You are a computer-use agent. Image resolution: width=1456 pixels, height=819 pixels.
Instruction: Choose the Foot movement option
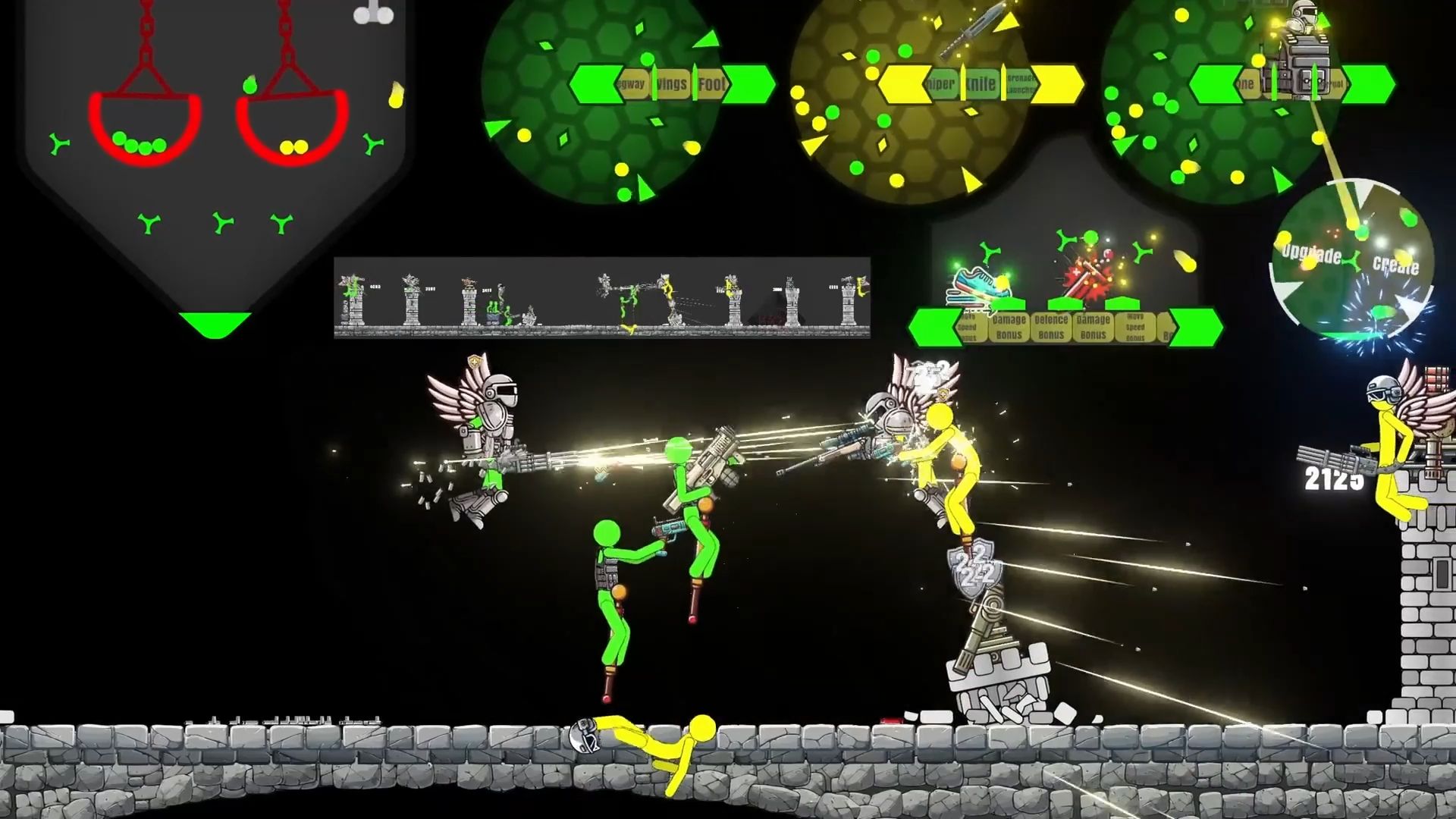[x=711, y=85]
